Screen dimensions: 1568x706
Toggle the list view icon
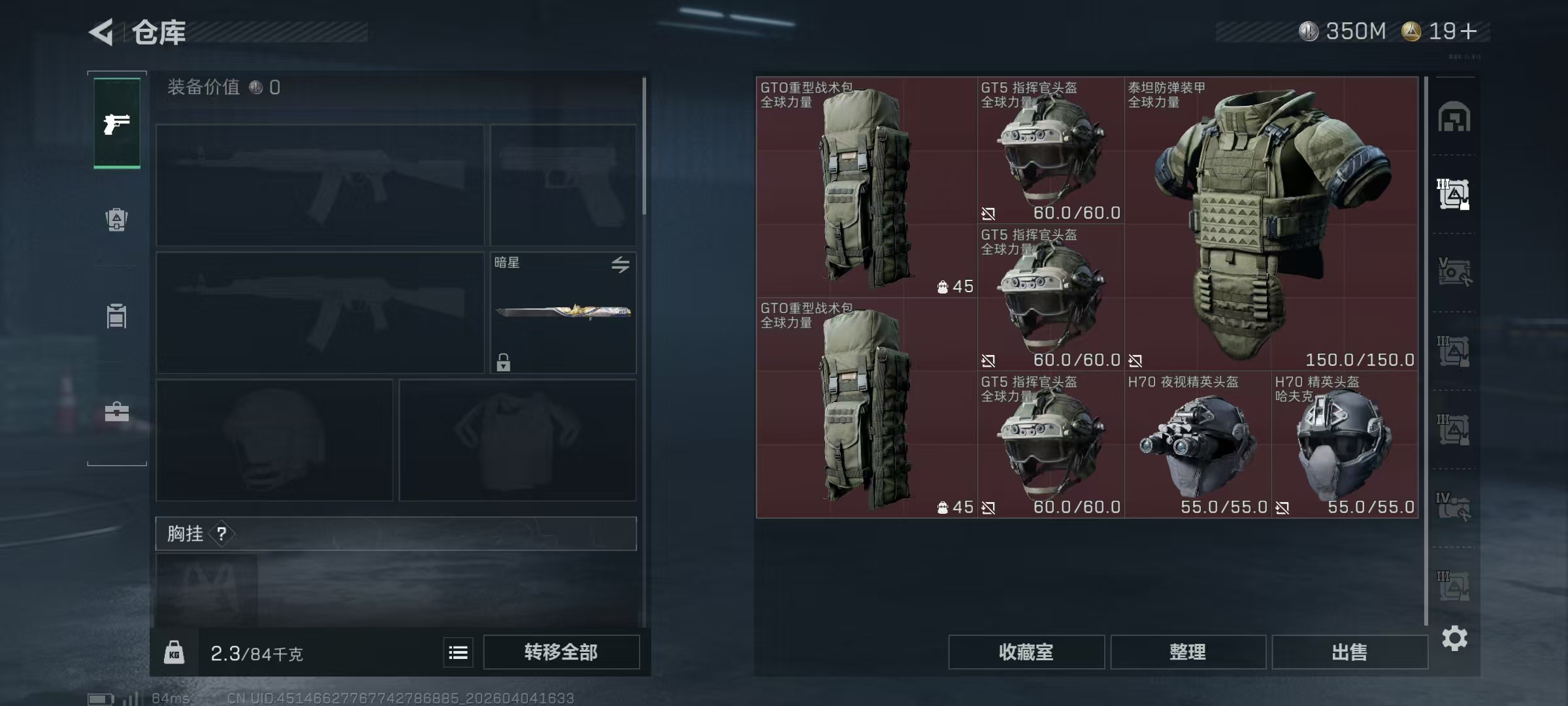point(458,652)
